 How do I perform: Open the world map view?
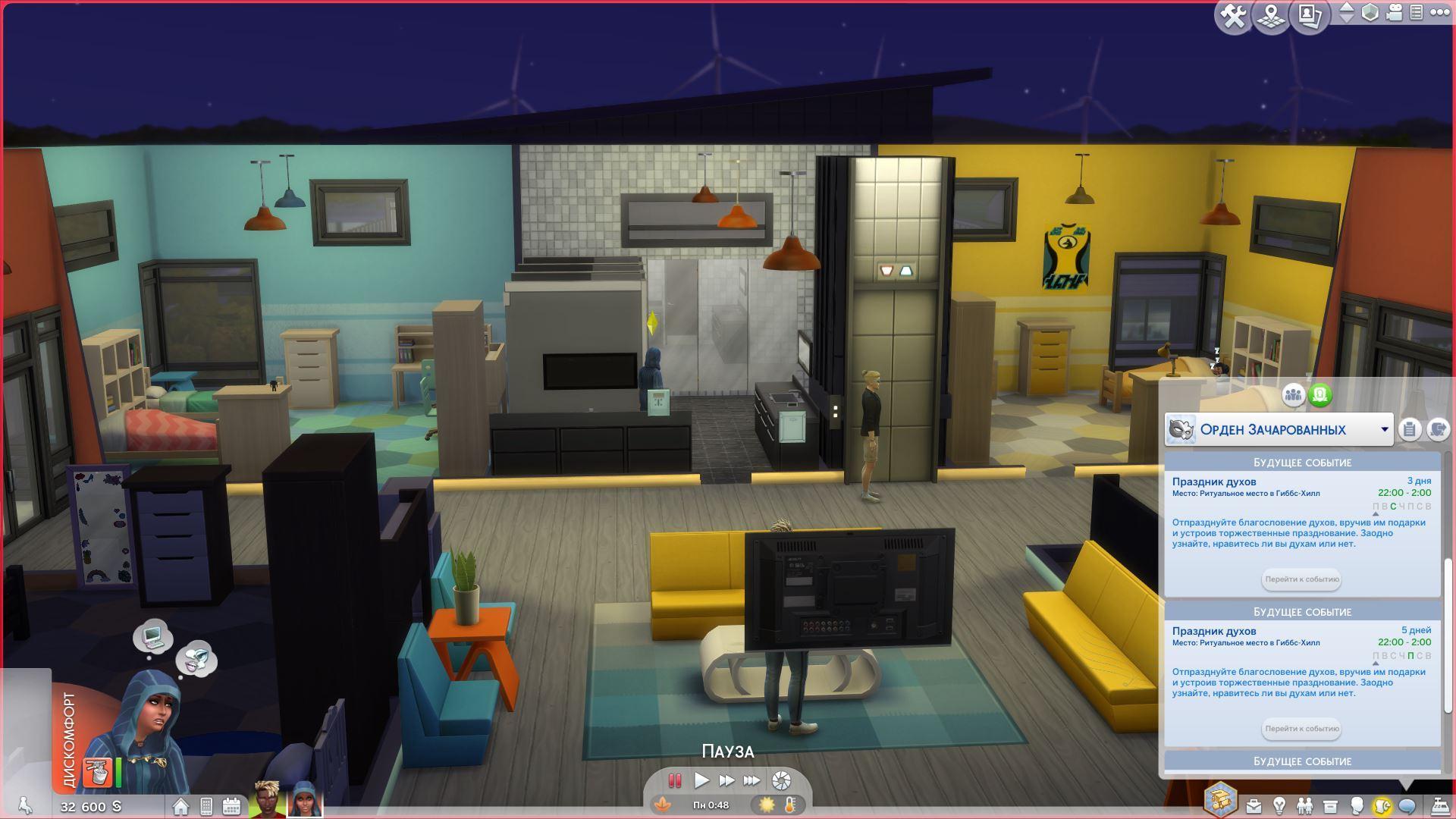[x=1271, y=16]
